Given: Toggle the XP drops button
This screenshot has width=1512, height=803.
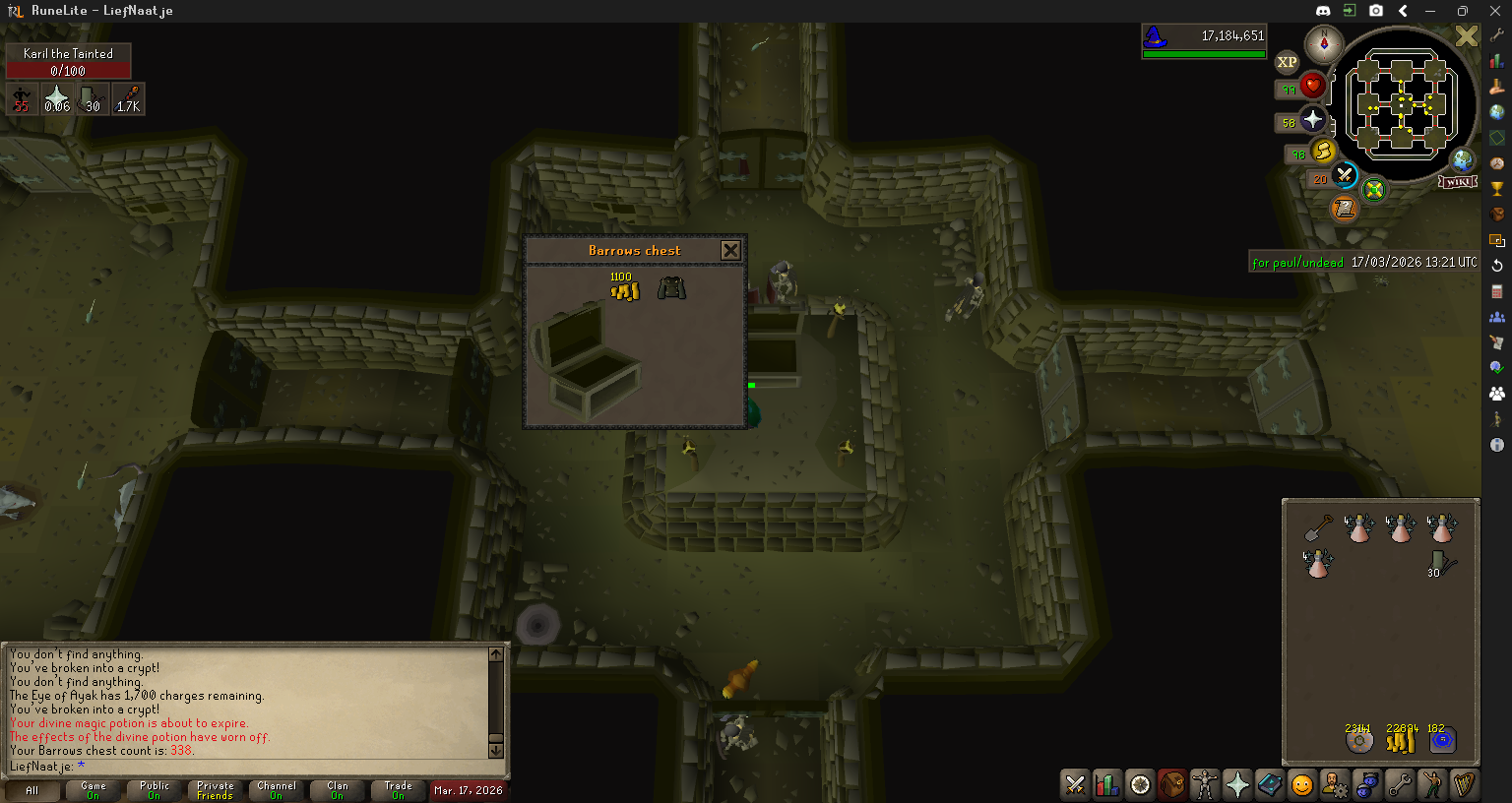Looking at the screenshot, I should tap(1287, 62).
